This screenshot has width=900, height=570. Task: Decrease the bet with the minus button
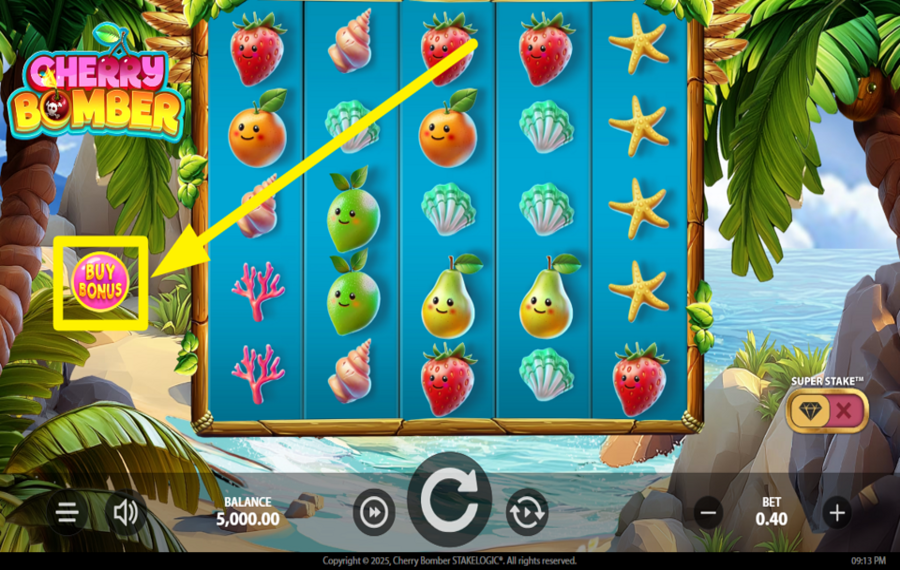tap(709, 514)
